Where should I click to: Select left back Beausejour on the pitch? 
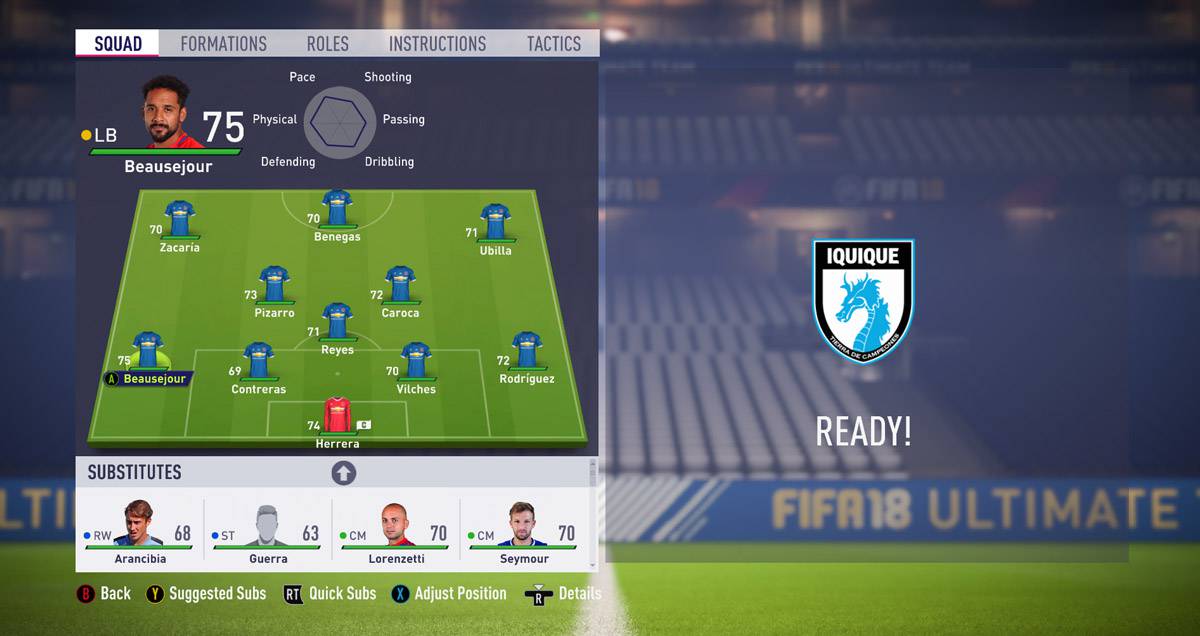coord(148,352)
